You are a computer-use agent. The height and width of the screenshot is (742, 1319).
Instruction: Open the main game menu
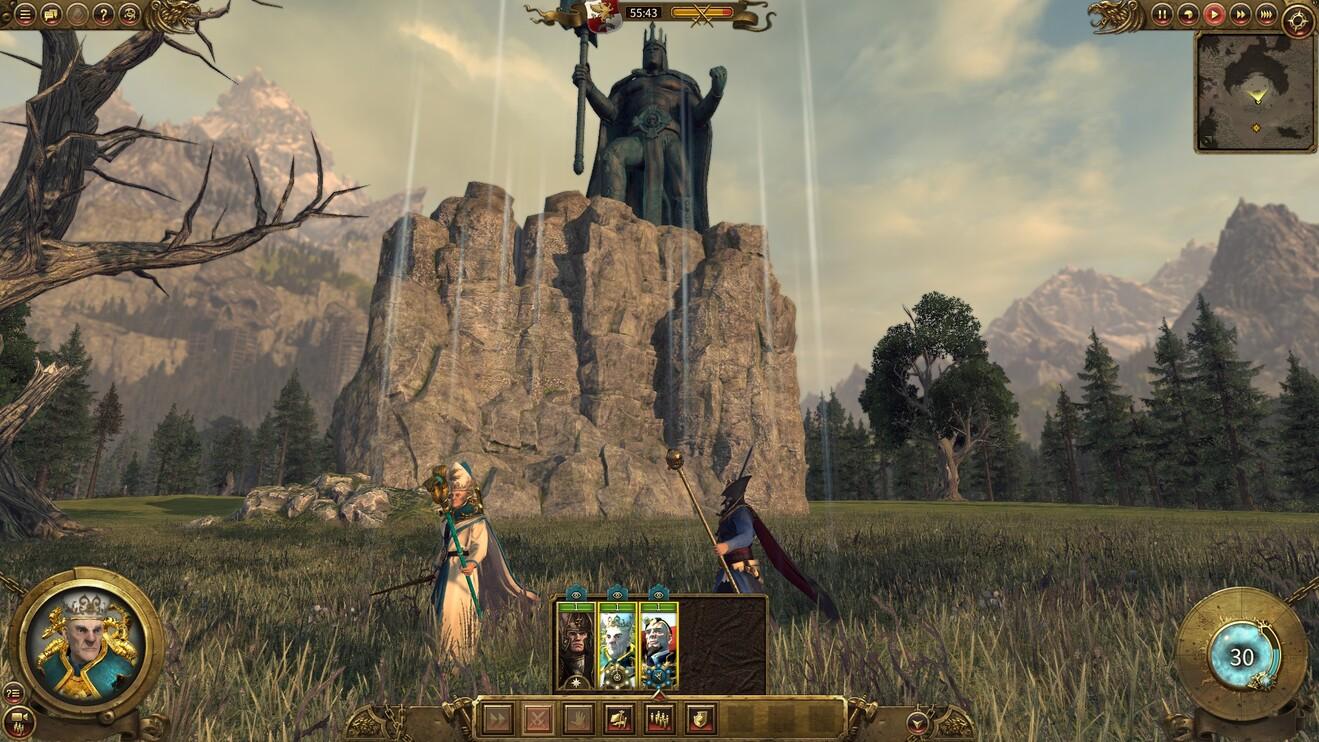25,15
